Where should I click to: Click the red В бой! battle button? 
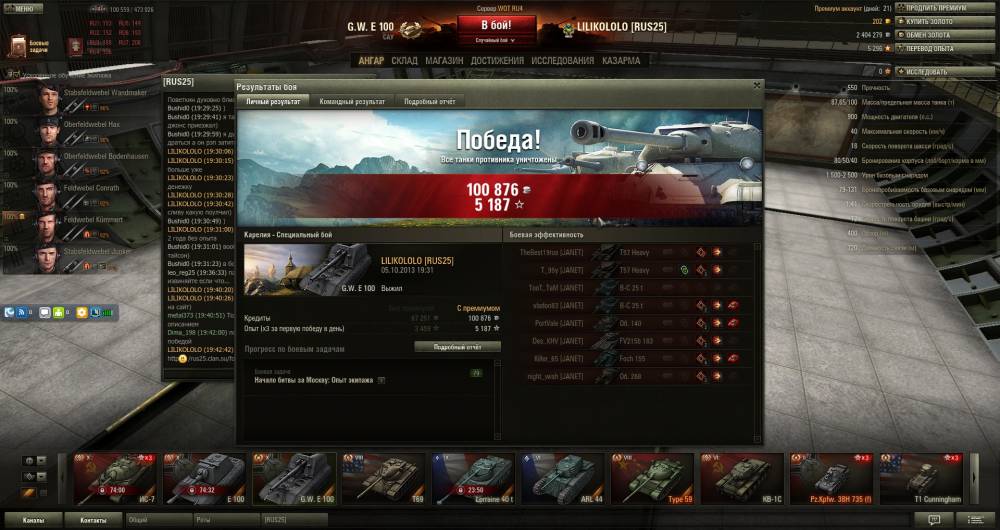click(x=498, y=24)
